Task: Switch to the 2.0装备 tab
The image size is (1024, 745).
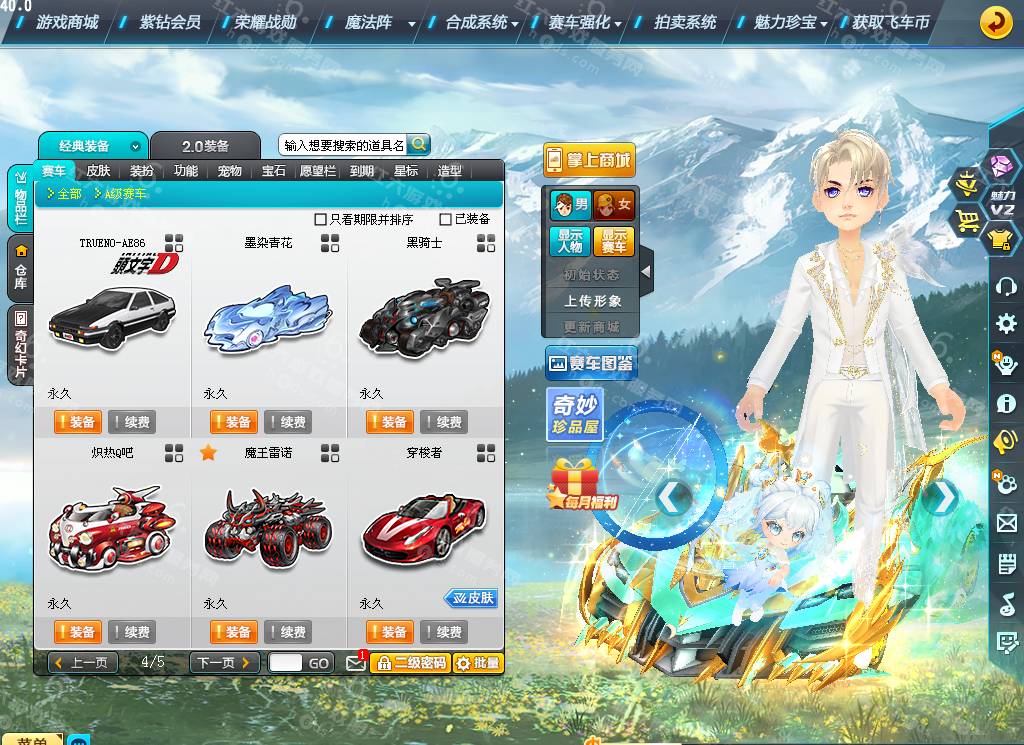Action: pos(205,146)
